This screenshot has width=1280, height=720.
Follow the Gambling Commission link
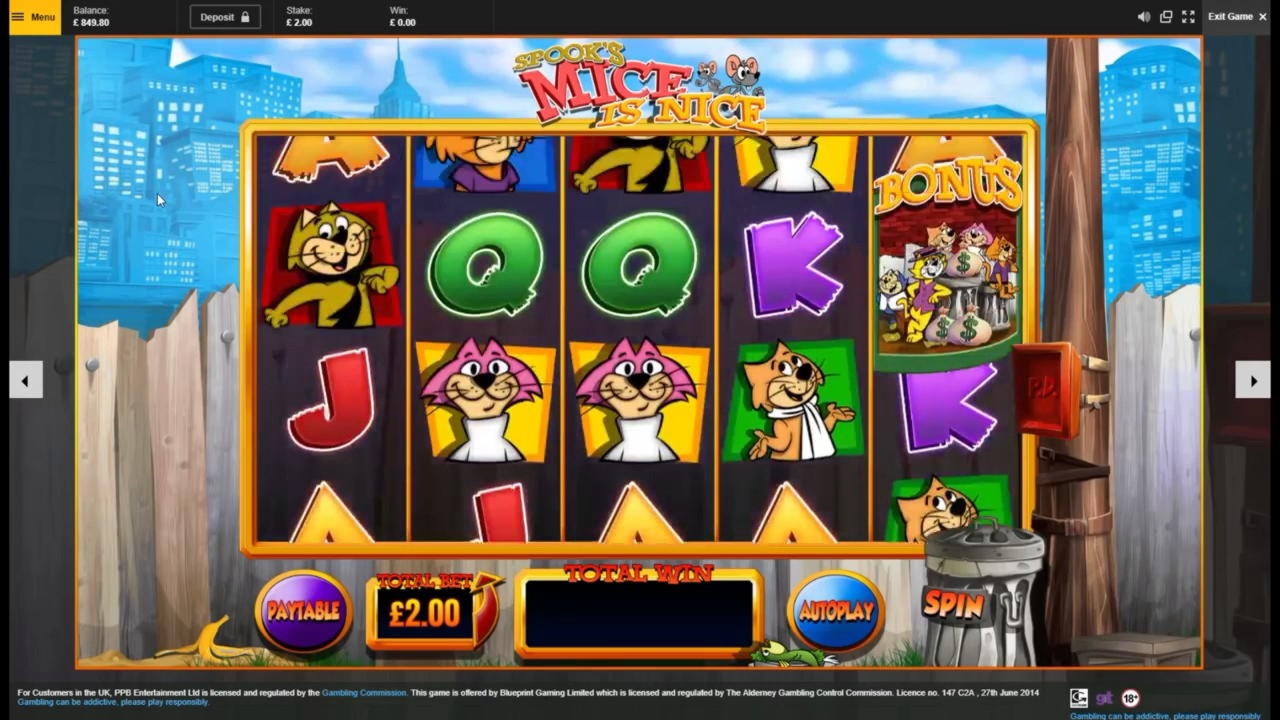(364, 692)
